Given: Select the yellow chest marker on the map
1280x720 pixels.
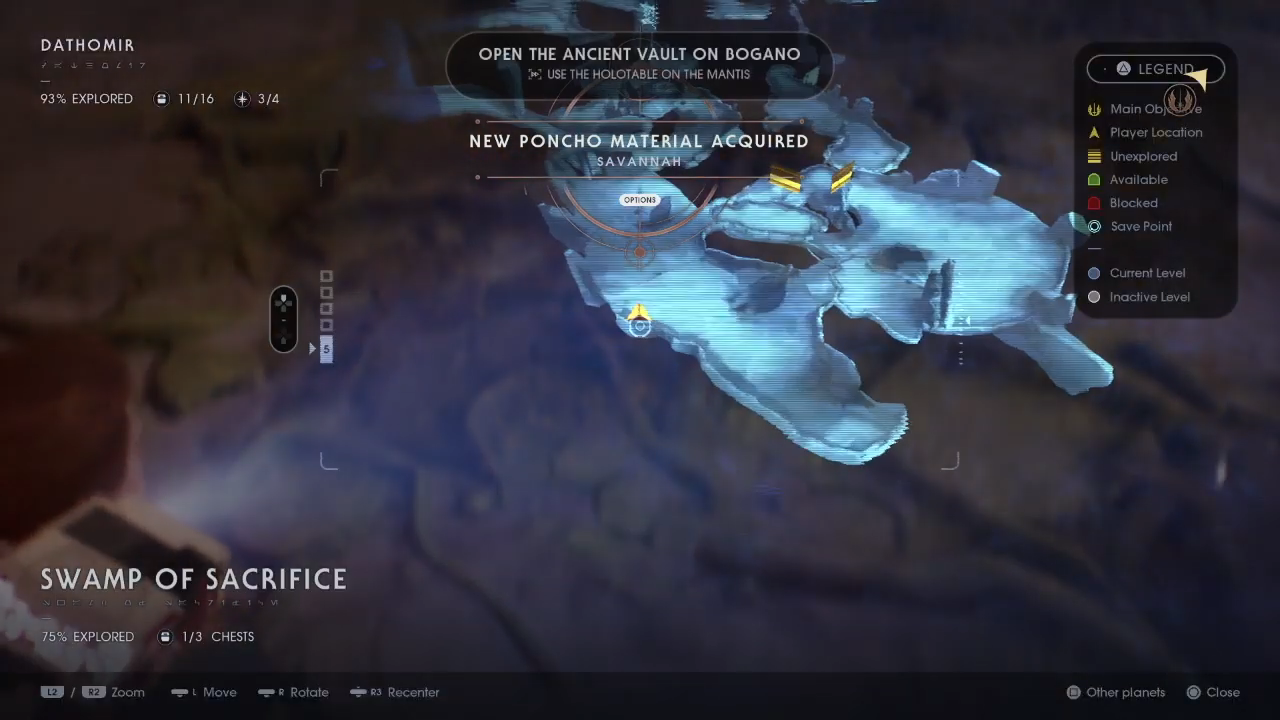Looking at the screenshot, I should click(x=785, y=180).
